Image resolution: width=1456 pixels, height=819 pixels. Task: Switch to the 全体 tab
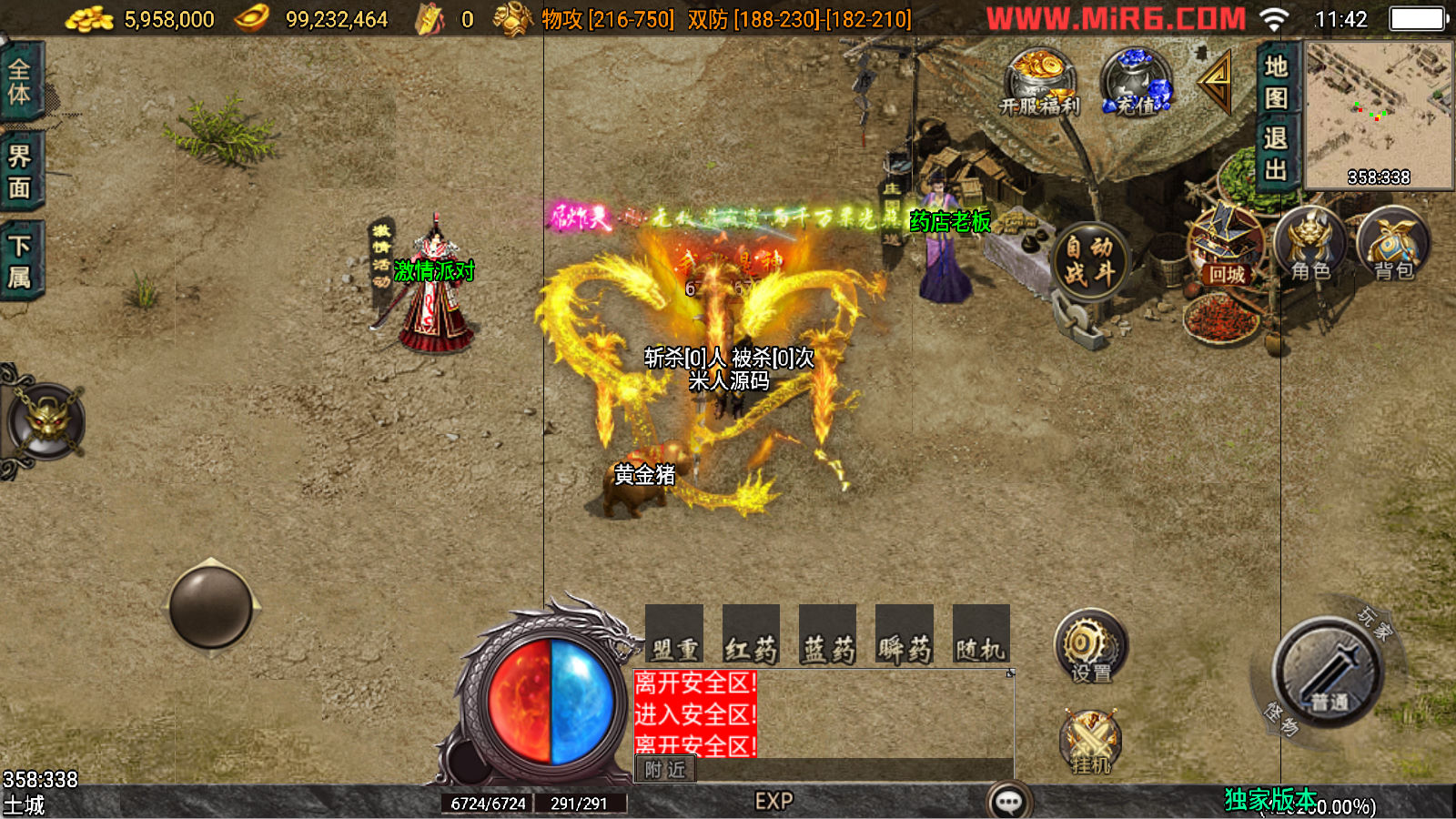(x=20, y=82)
